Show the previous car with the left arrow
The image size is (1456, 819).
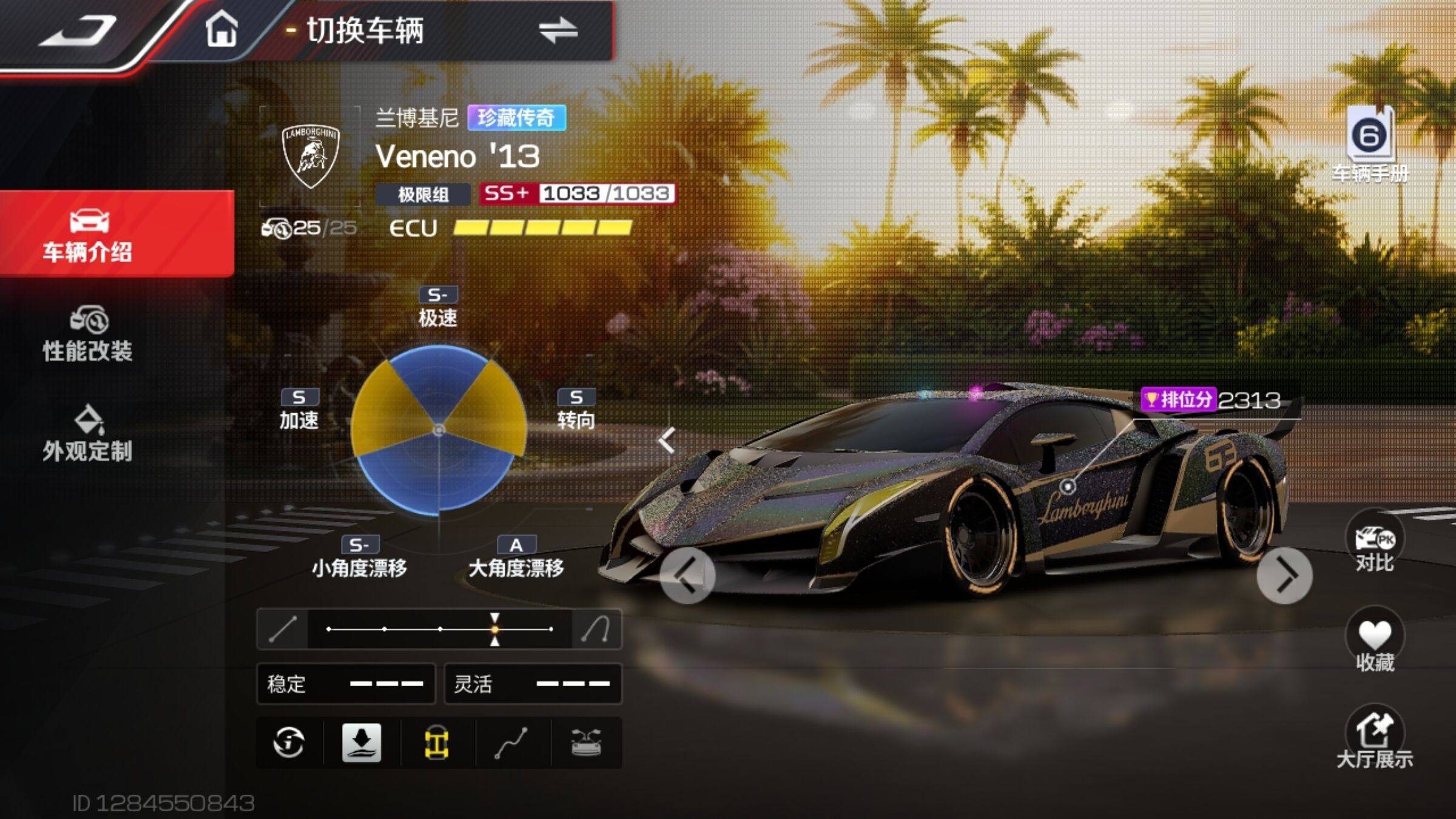pyautogui.click(x=687, y=576)
